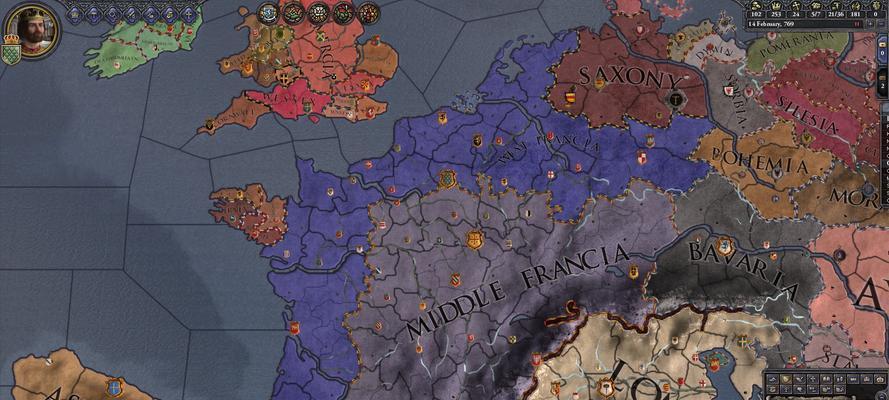Decrease game speed with the minus button
889x400 pixels.
(881, 24)
